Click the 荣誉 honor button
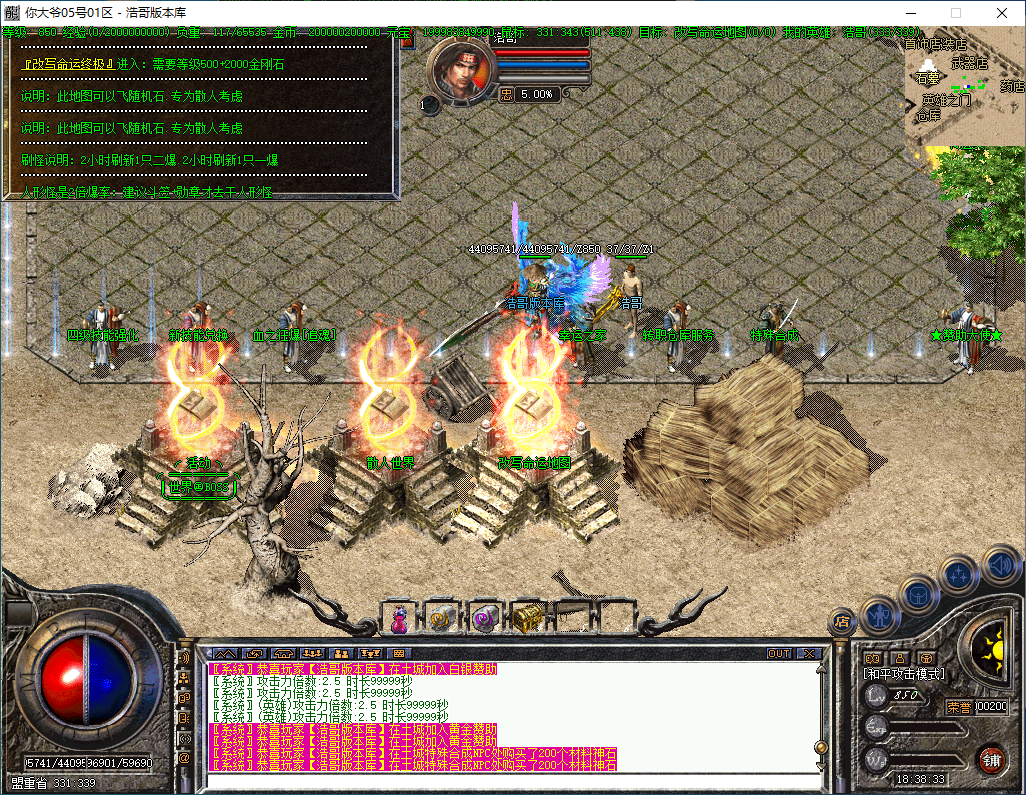The width and height of the screenshot is (1026, 795). tap(959, 707)
